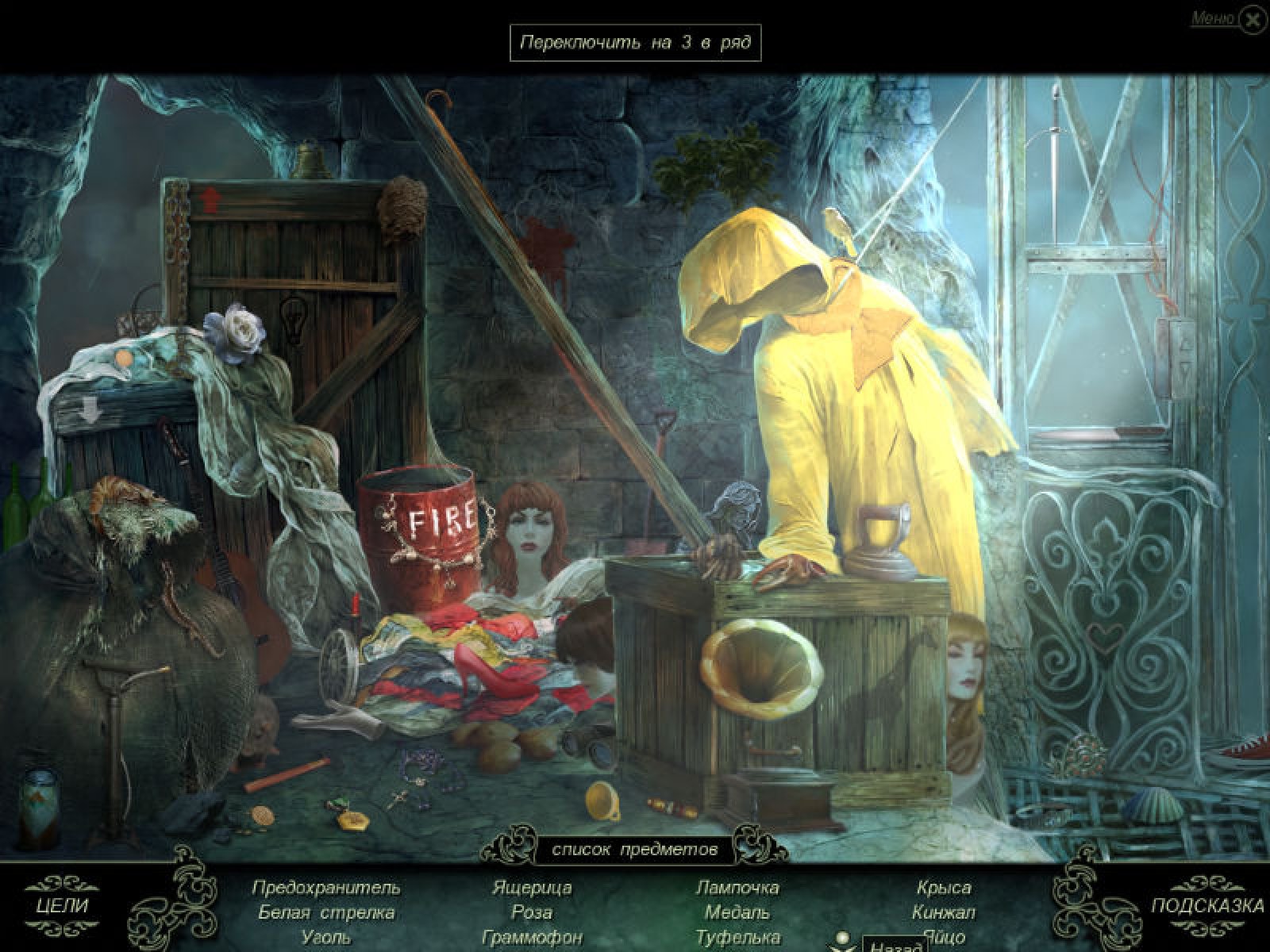Viewport: 1270px width, 952px height.
Task: Pick Крыса from the item list
Action: click(x=944, y=887)
